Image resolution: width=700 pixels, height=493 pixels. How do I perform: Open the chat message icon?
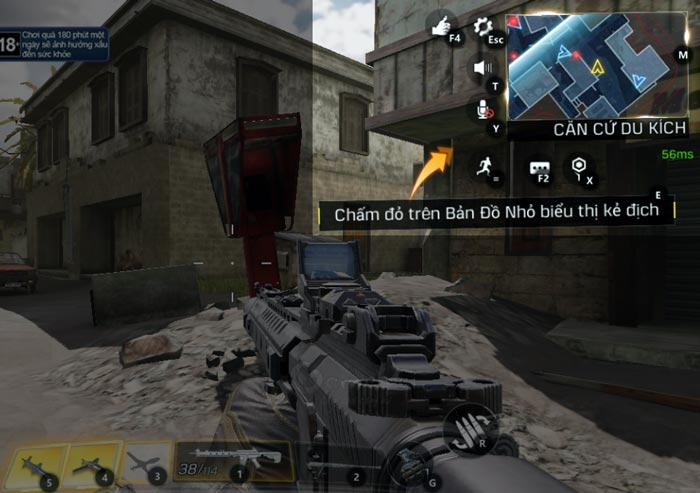[541, 168]
